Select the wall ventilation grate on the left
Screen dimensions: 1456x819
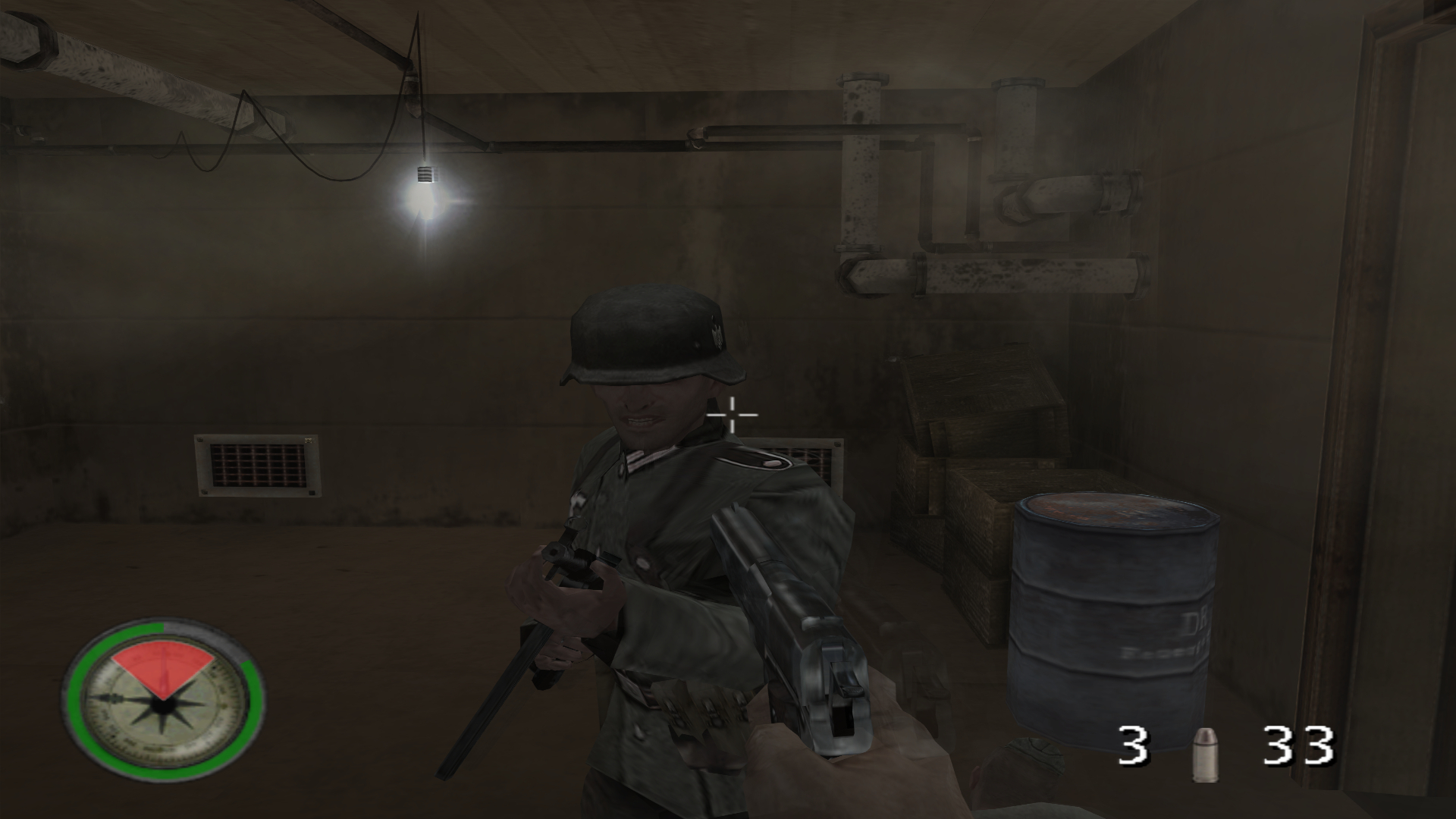point(258,466)
